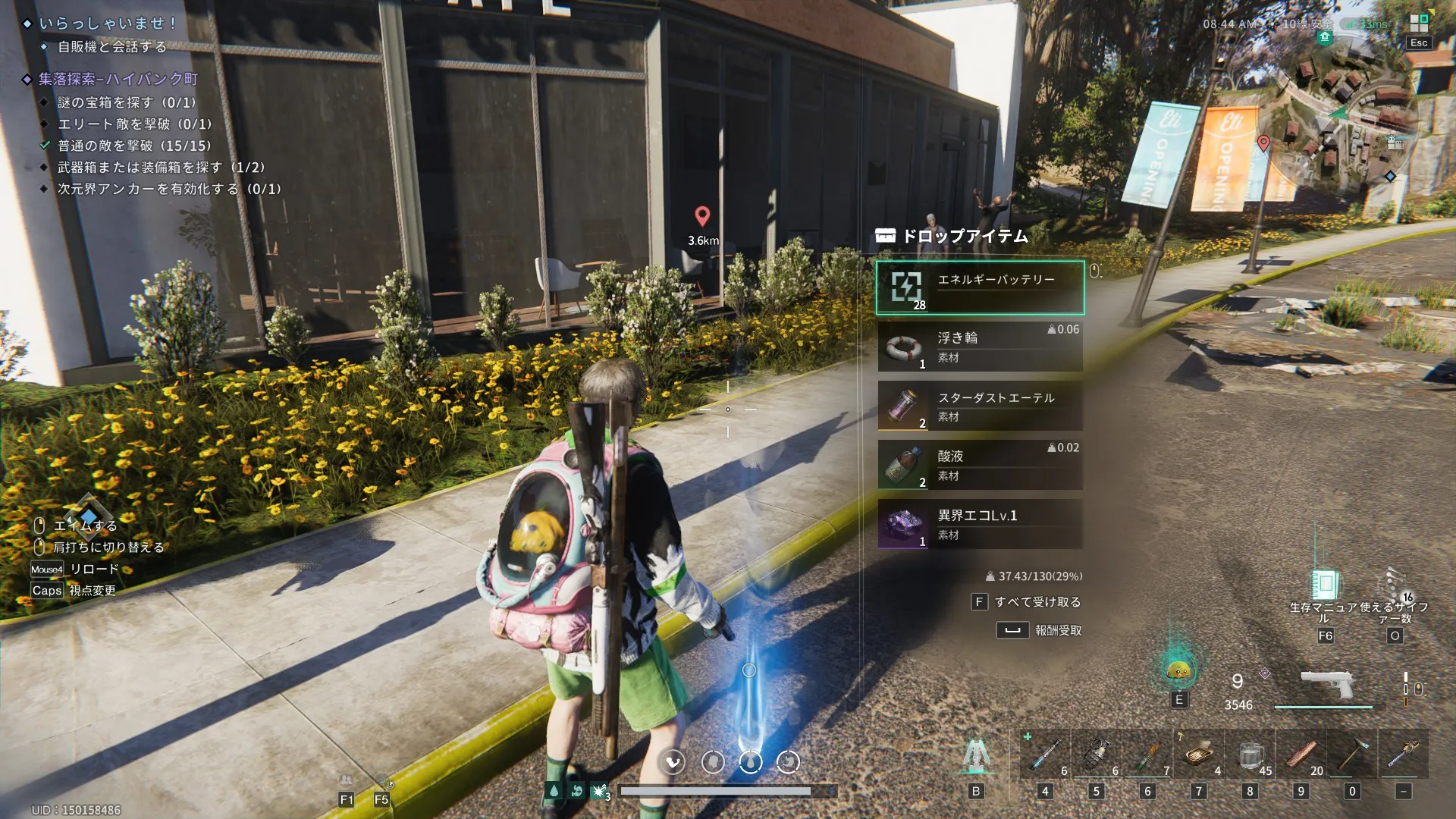Use the canned food hotbar slot

[x=1199, y=754]
